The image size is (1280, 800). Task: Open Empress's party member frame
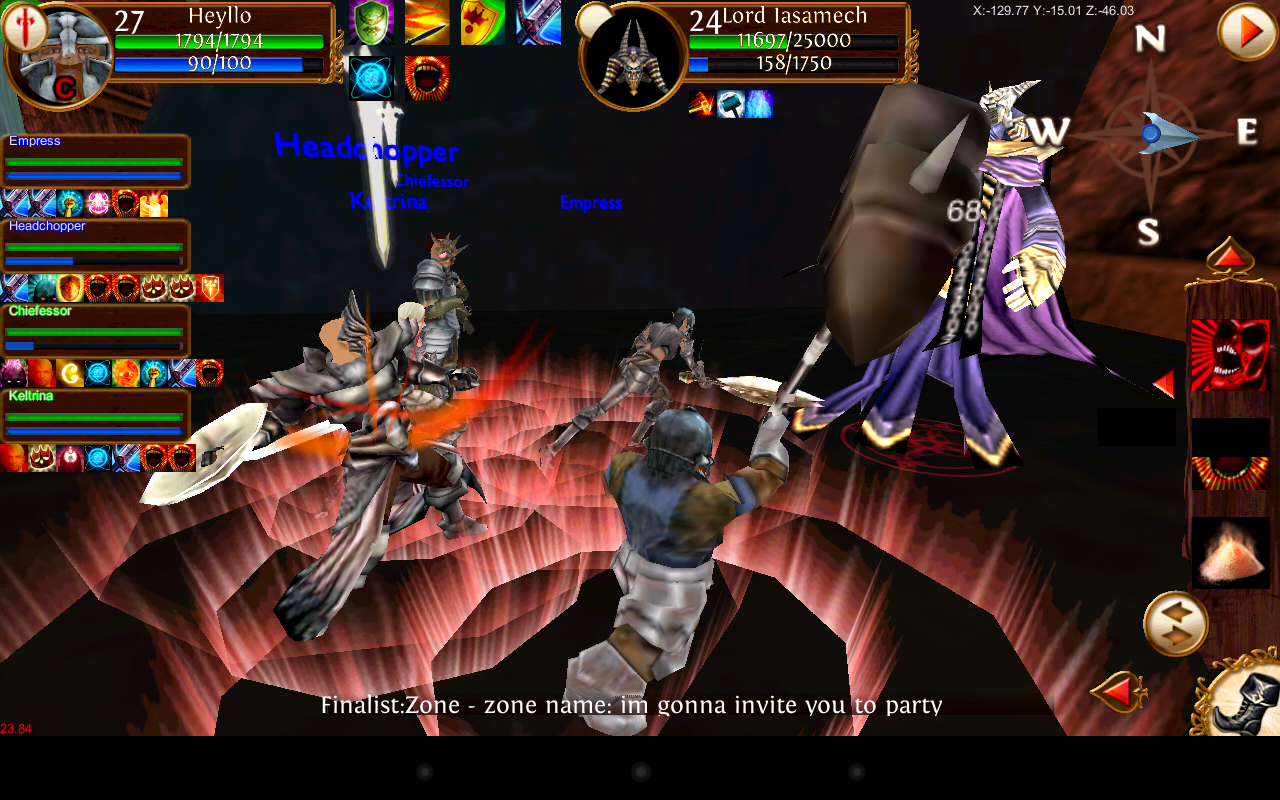point(95,160)
